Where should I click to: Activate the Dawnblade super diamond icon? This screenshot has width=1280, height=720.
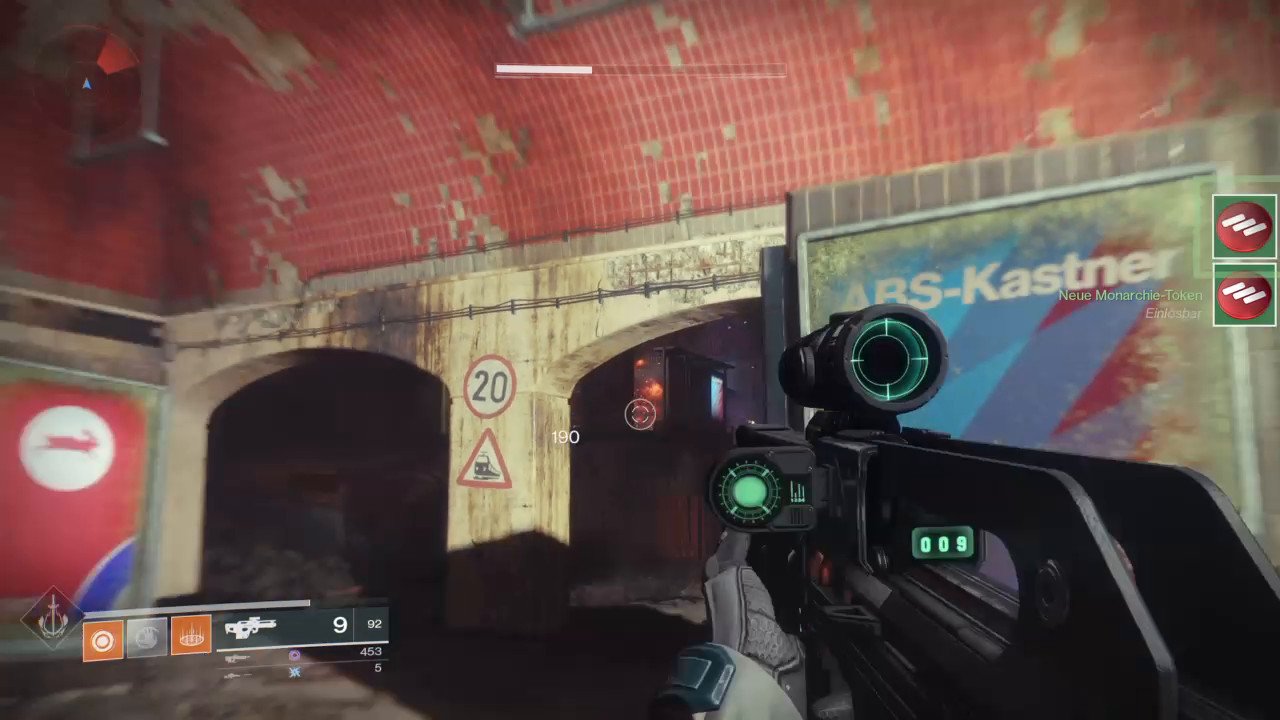tap(53, 616)
